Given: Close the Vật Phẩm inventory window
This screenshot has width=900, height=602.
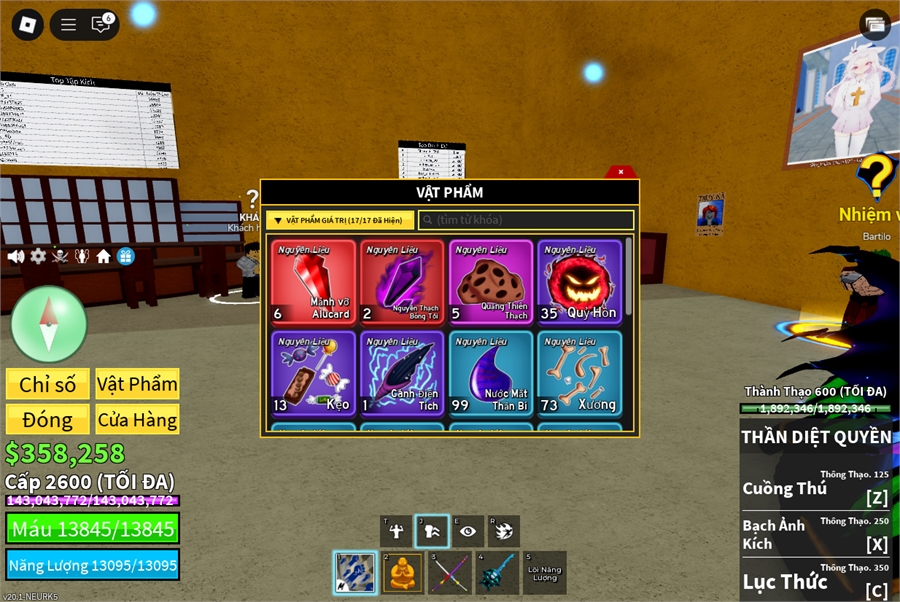Looking at the screenshot, I should [x=621, y=172].
